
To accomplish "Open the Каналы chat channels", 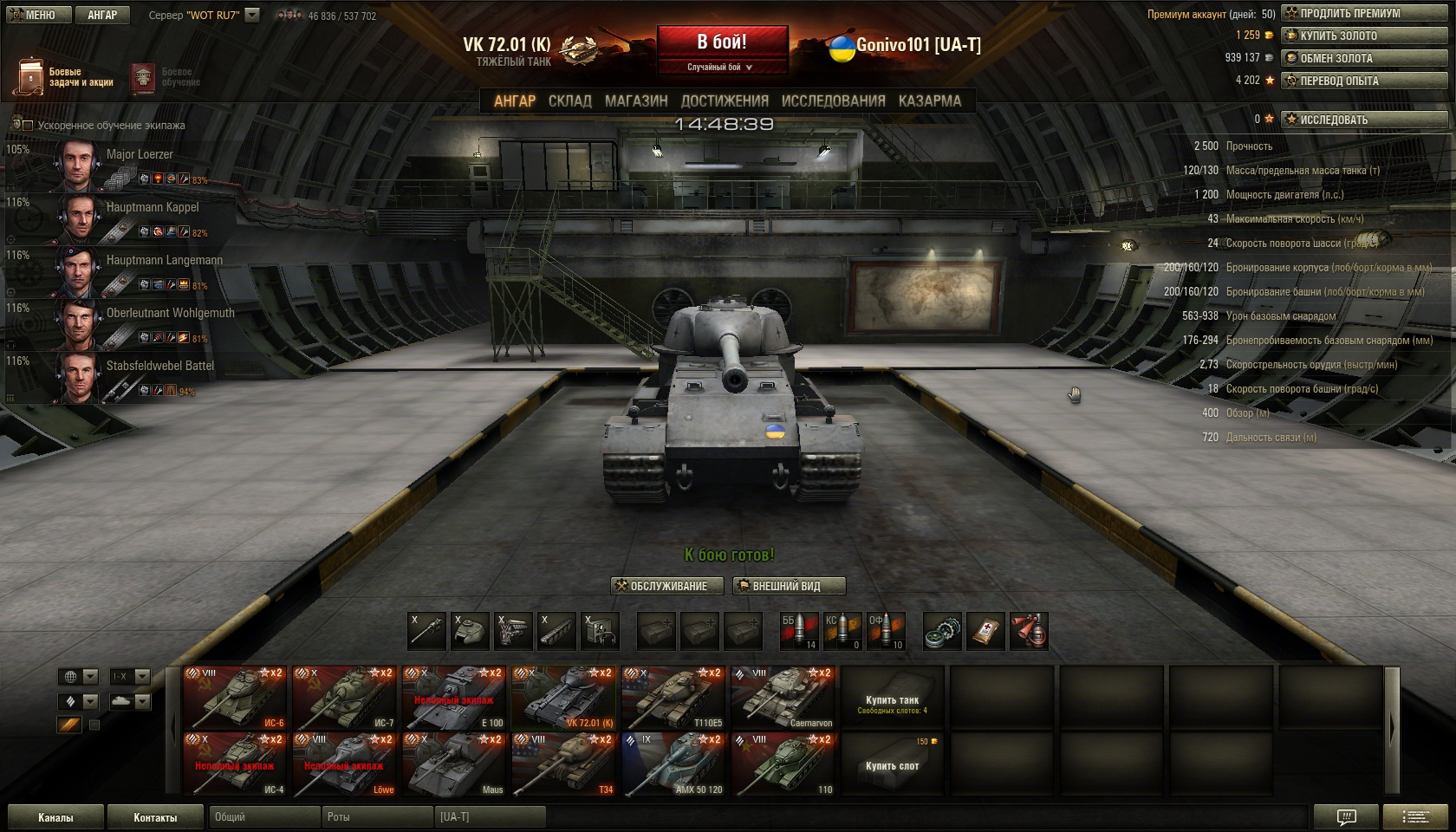I will click(x=55, y=817).
